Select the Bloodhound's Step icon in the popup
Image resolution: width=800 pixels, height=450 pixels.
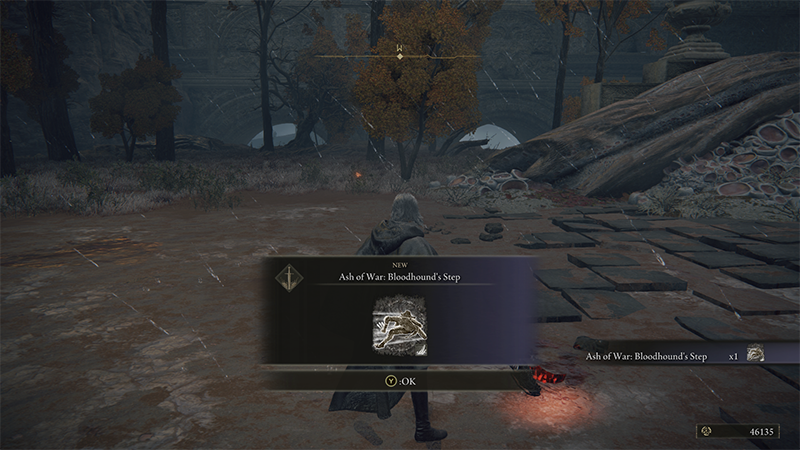pyautogui.click(x=398, y=324)
